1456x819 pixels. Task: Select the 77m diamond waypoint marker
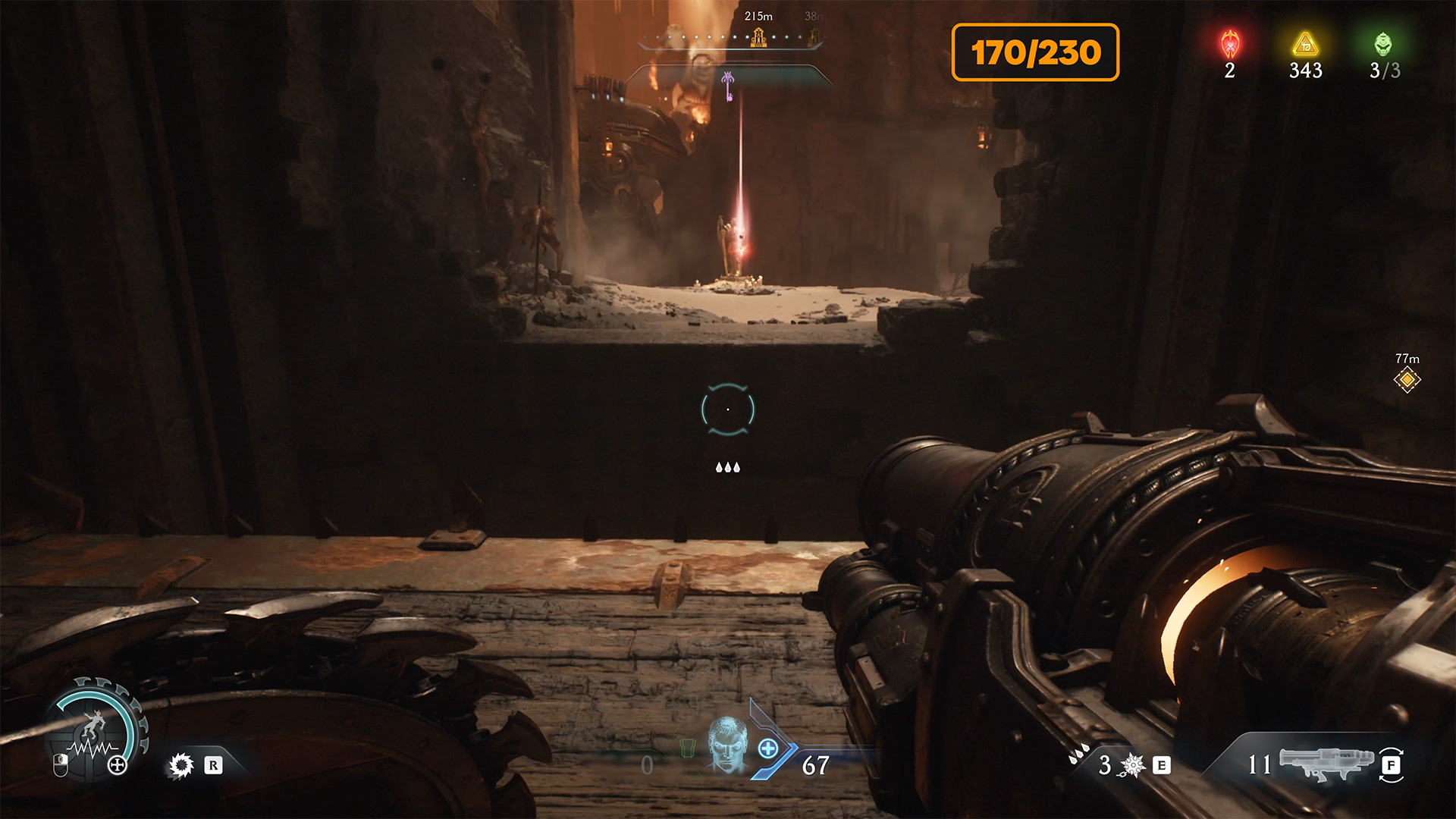[x=1407, y=379]
